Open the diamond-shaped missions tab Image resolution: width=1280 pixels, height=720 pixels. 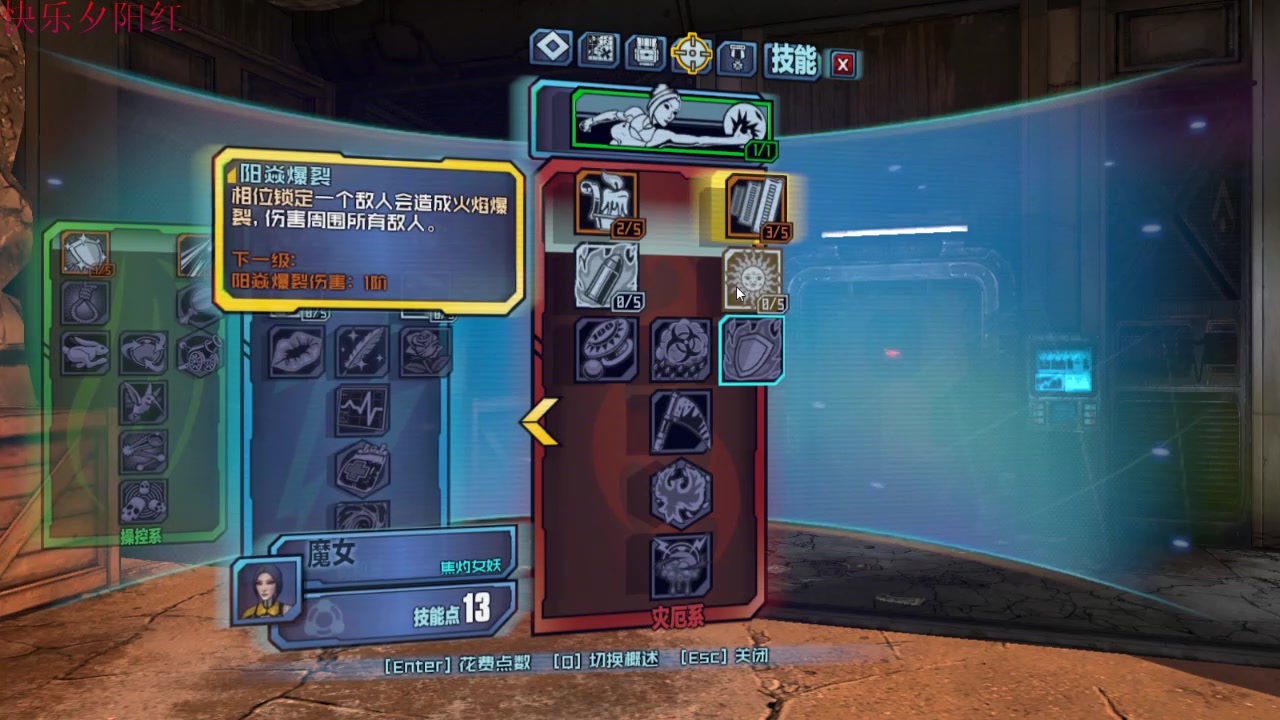tap(551, 48)
